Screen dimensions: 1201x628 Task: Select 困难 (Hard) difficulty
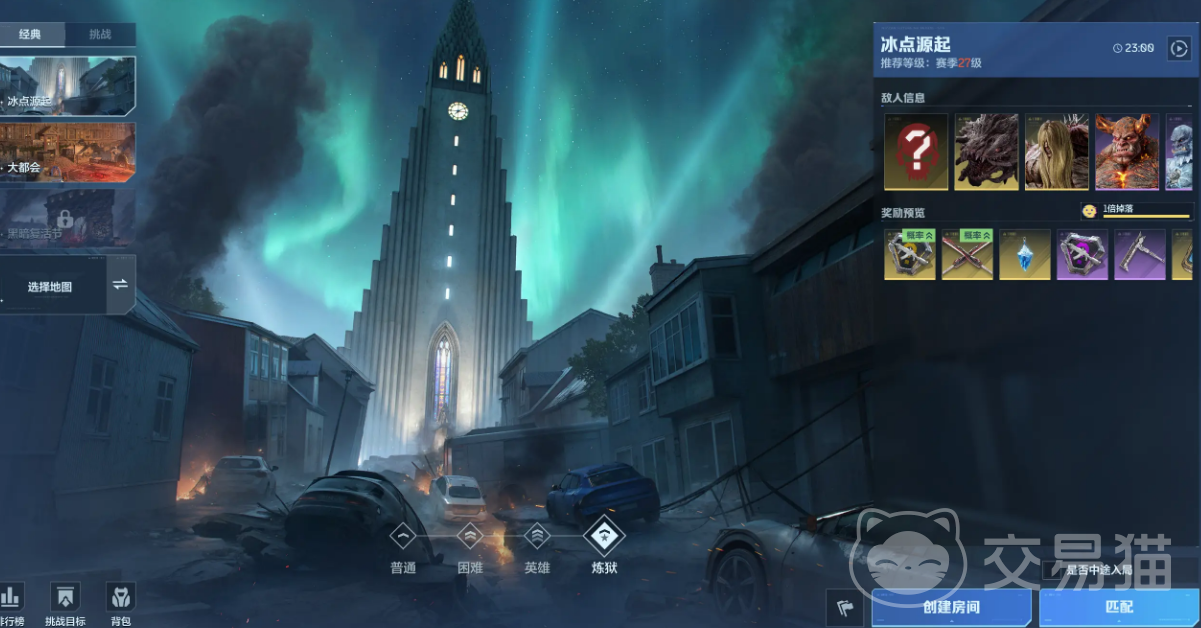[x=470, y=539]
